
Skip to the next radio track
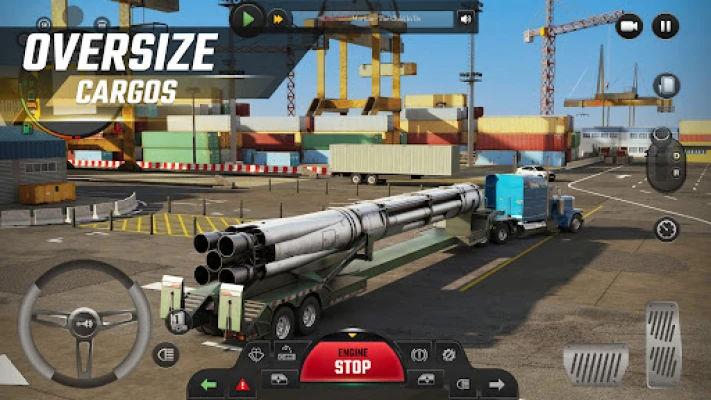(276, 18)
